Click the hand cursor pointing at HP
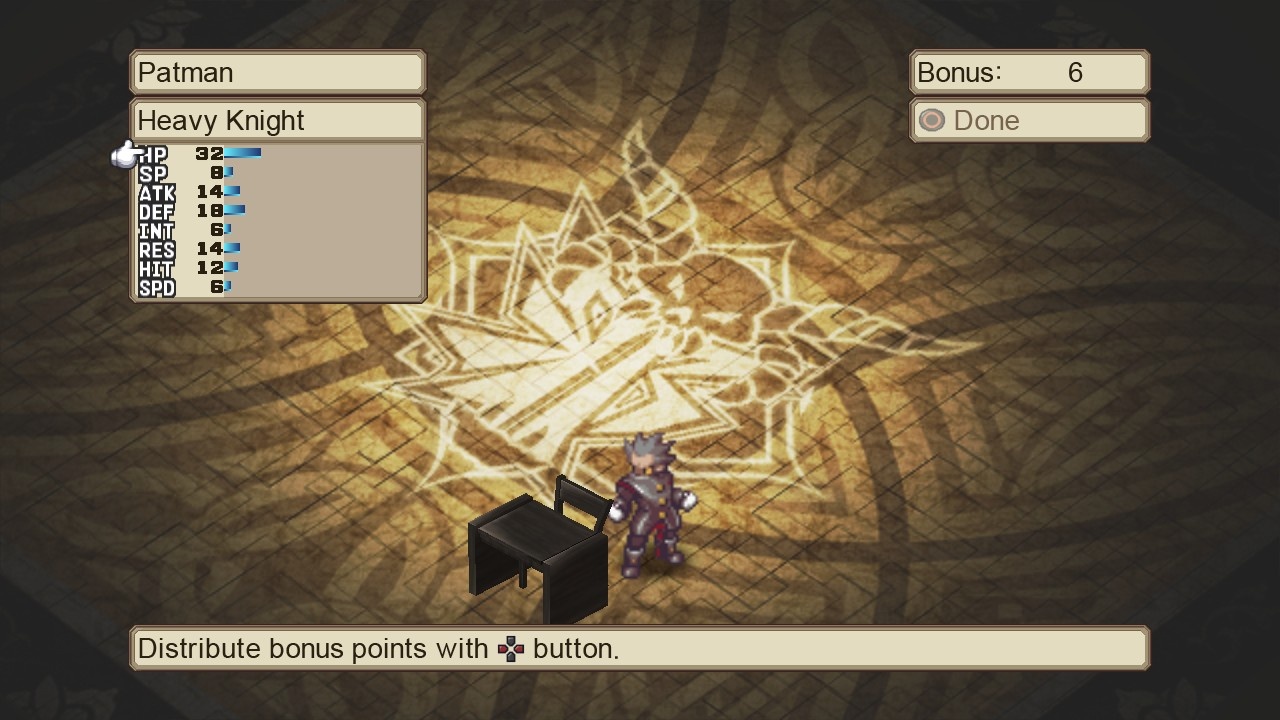The width and height of the screenshot is (1280, 720). pyautogui.click(x=122, y=155)
